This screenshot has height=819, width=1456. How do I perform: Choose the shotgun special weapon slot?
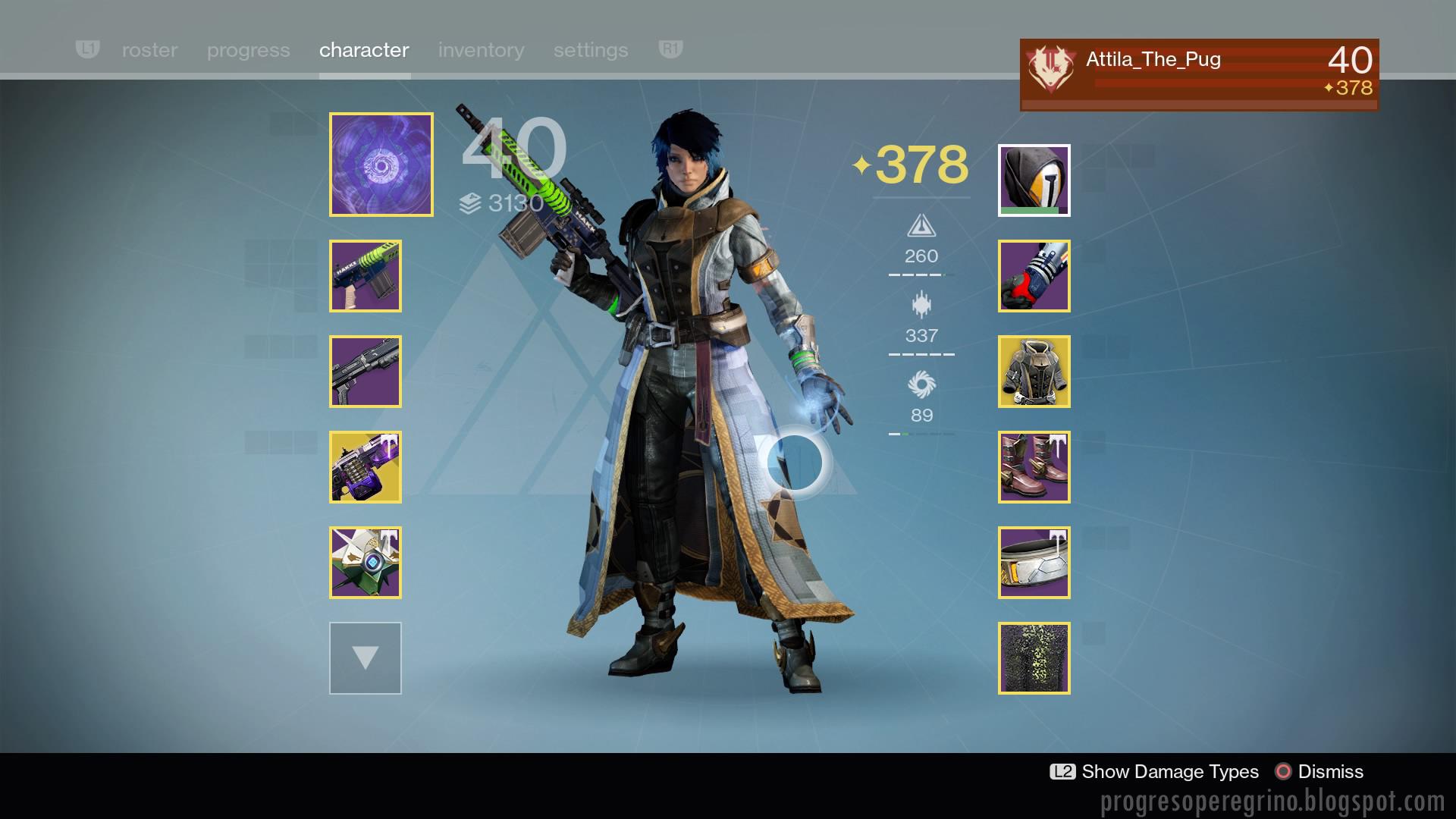pos(366,372)
